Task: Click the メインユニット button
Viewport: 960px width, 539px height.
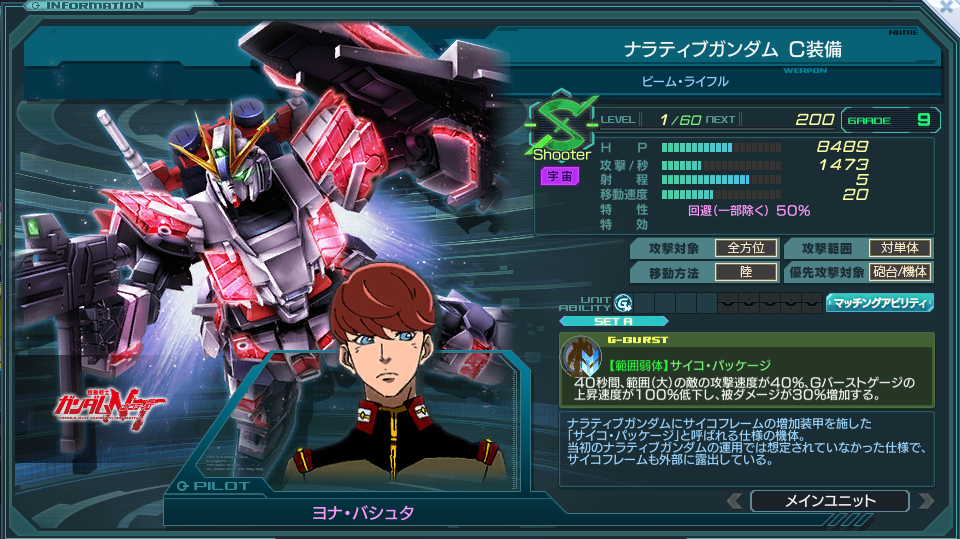Action: click(x=829, y=501)
